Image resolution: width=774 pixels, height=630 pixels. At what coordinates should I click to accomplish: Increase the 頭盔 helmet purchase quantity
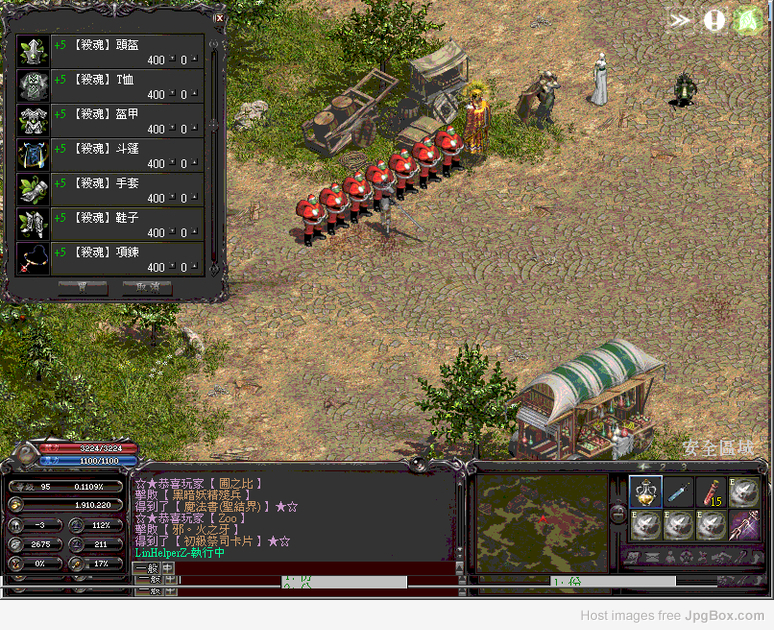tap(194, 57)
